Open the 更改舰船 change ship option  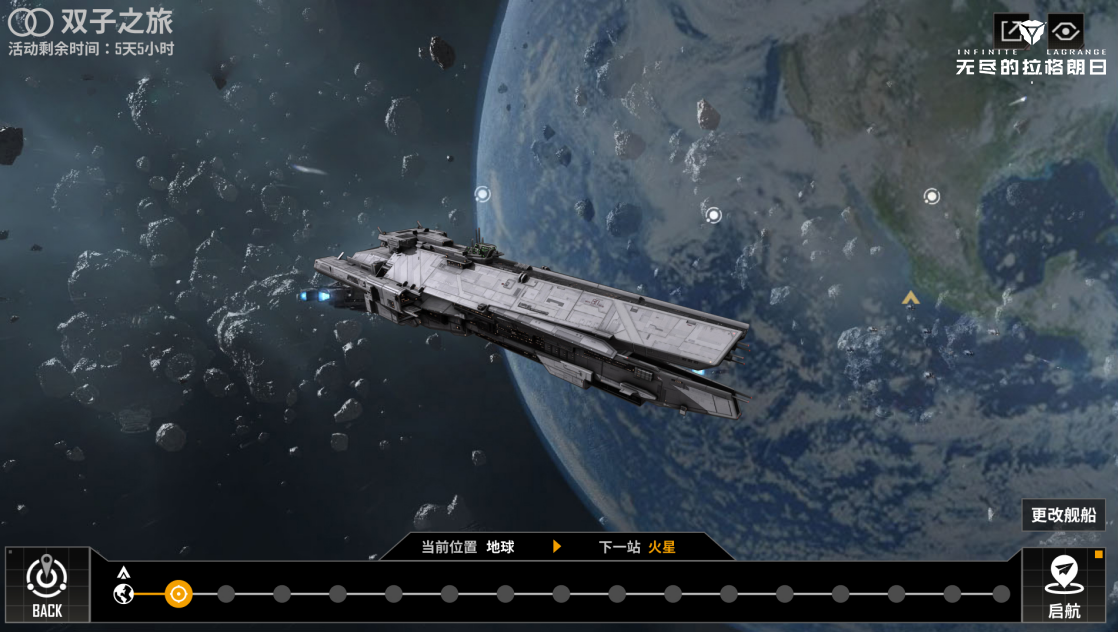pyautogui.click(x=1063, y=515)
